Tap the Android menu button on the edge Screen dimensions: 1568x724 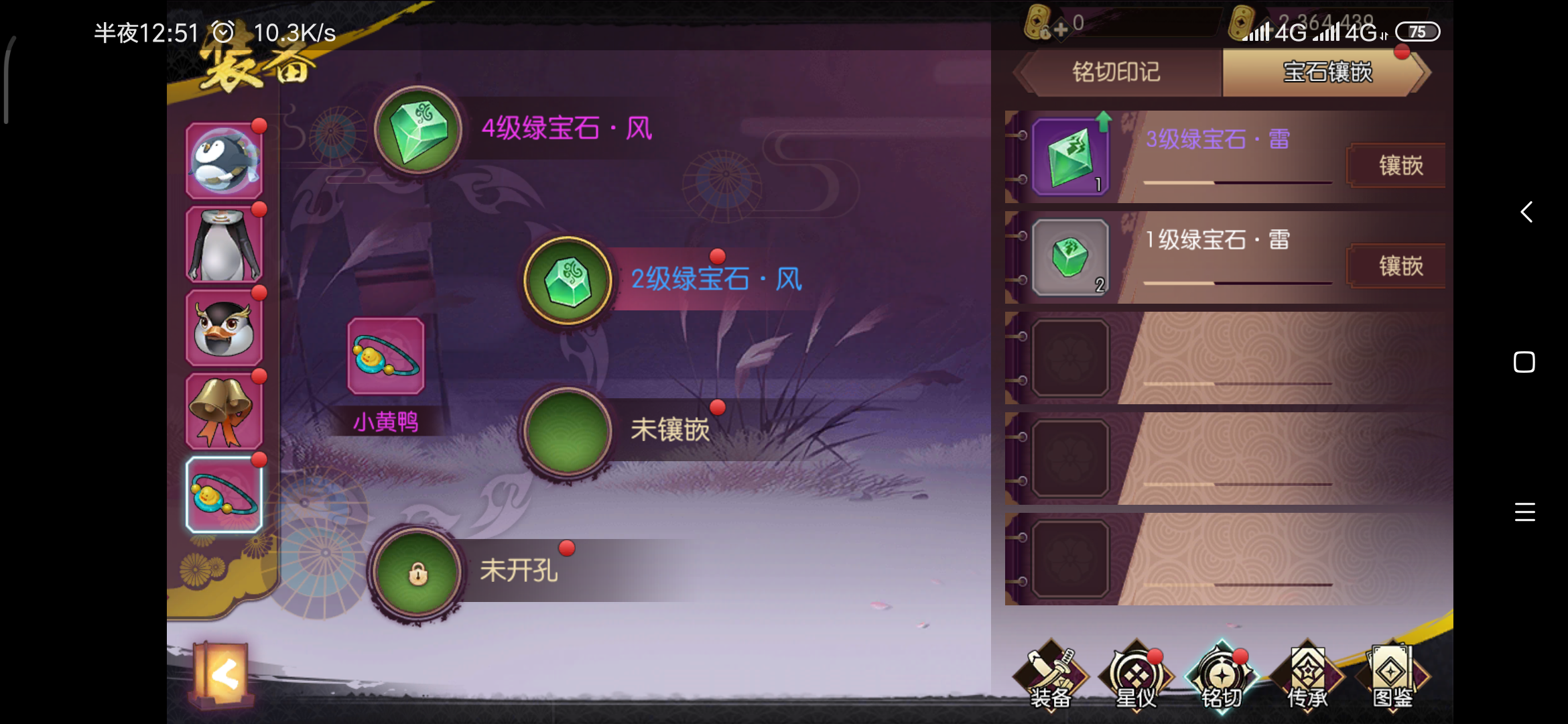1525,511
